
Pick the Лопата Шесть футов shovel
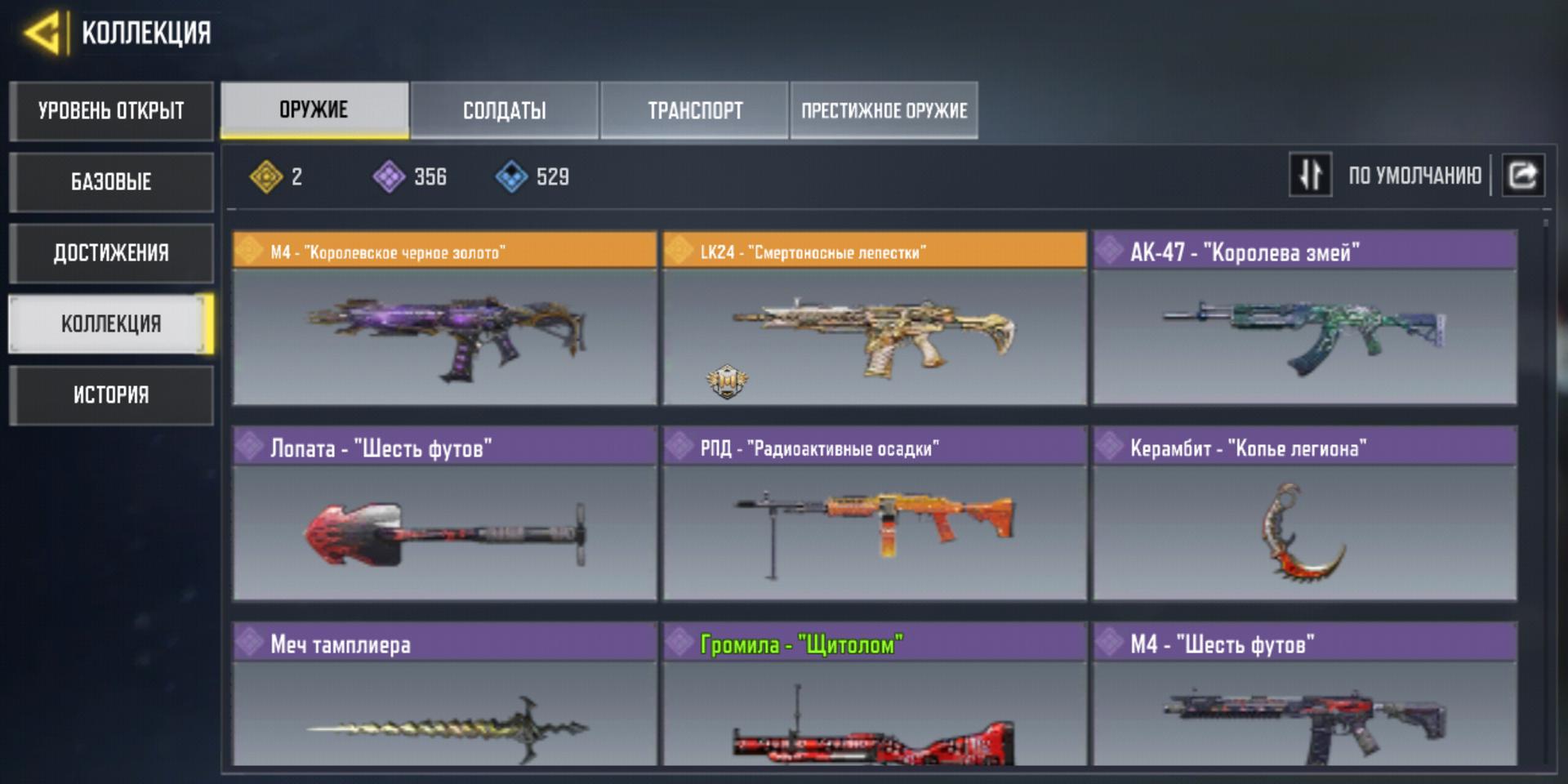[x=445, y=514]
